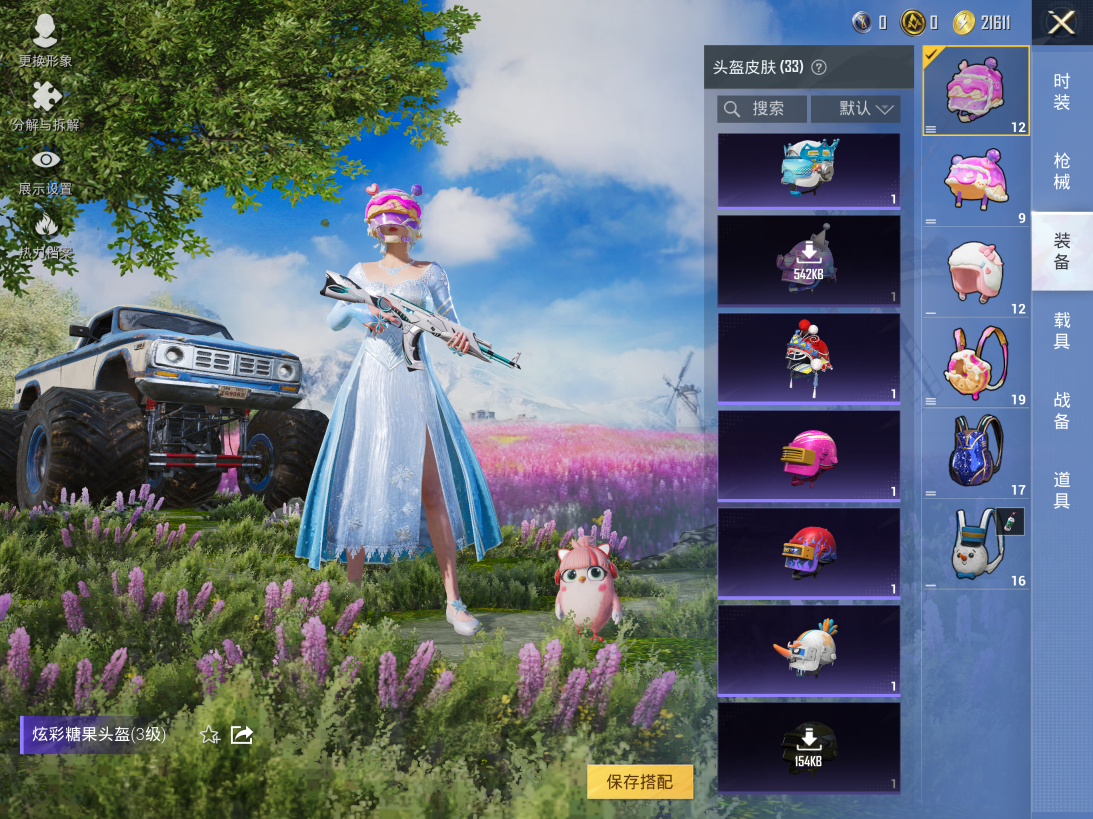Click the 保存搭配 button
The height and width of the screenshot is (819, 1093).
640,782
